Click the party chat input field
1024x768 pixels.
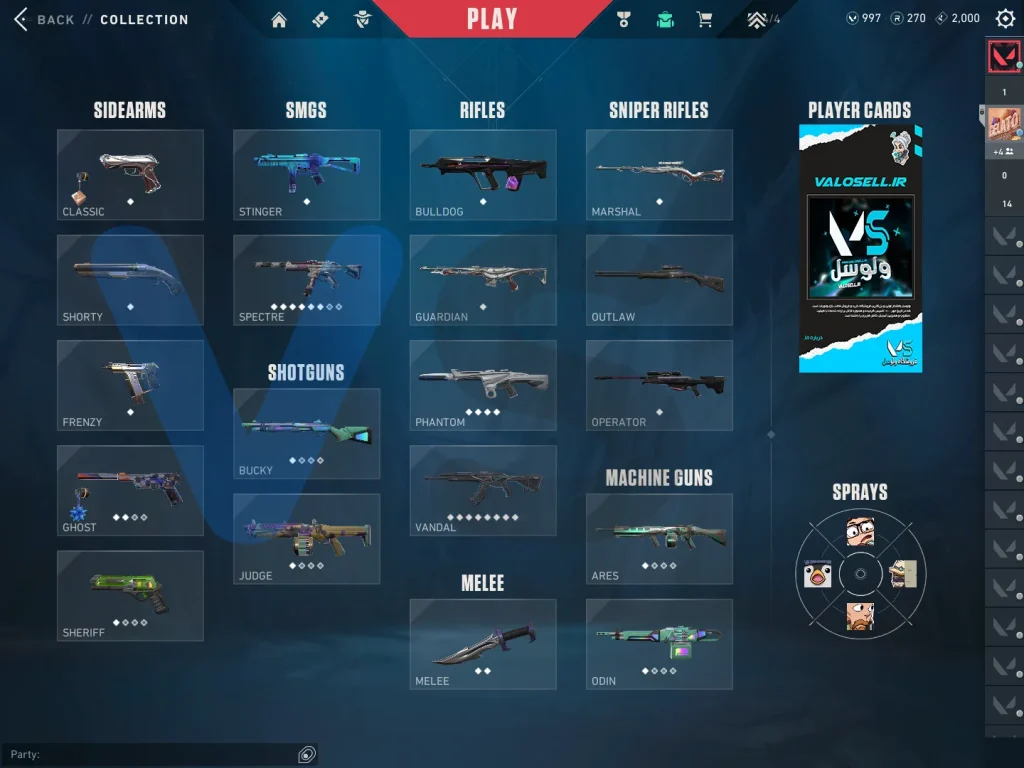coord(150,754)
